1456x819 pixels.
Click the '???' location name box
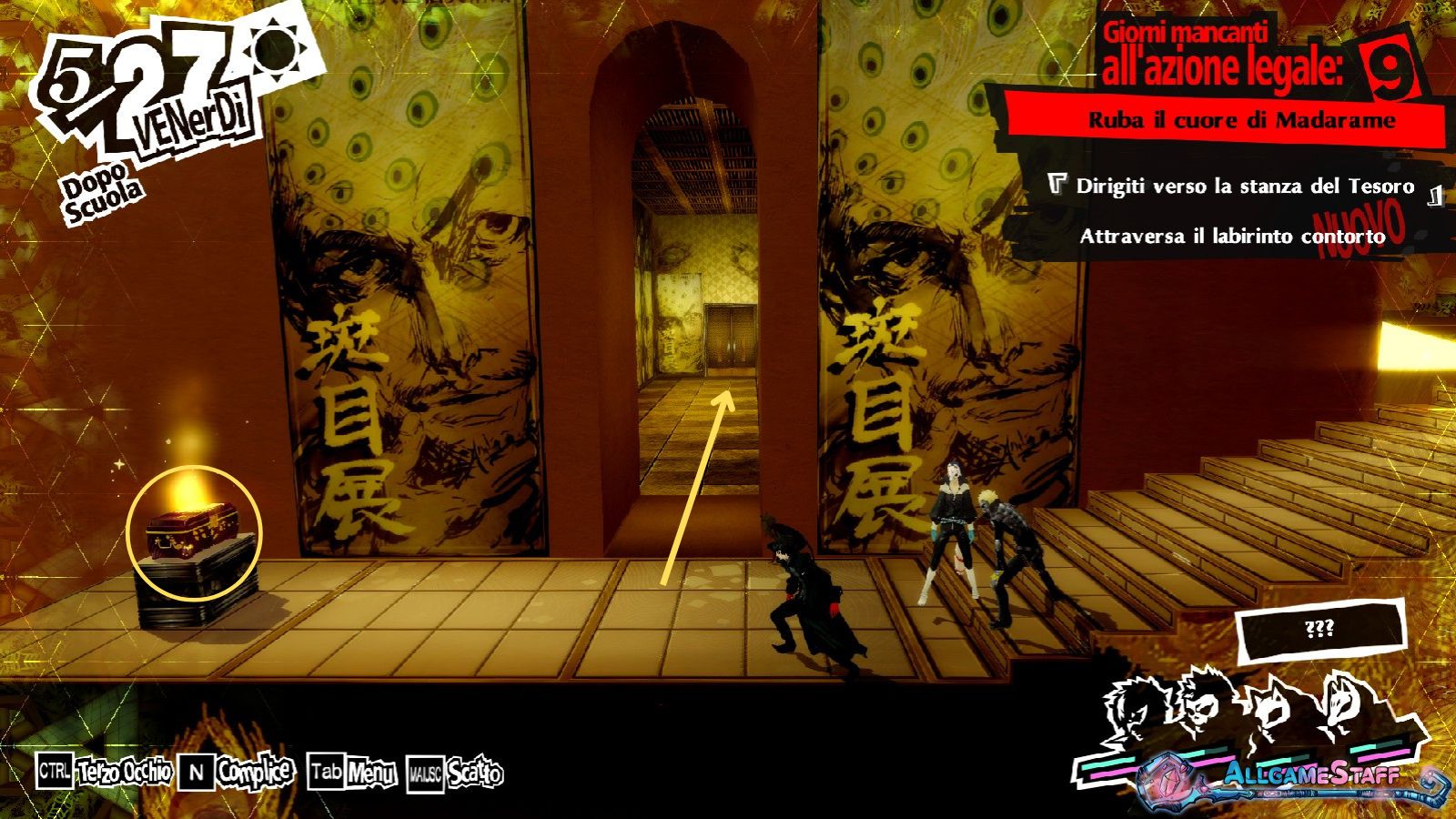(x=1319, y=630)
